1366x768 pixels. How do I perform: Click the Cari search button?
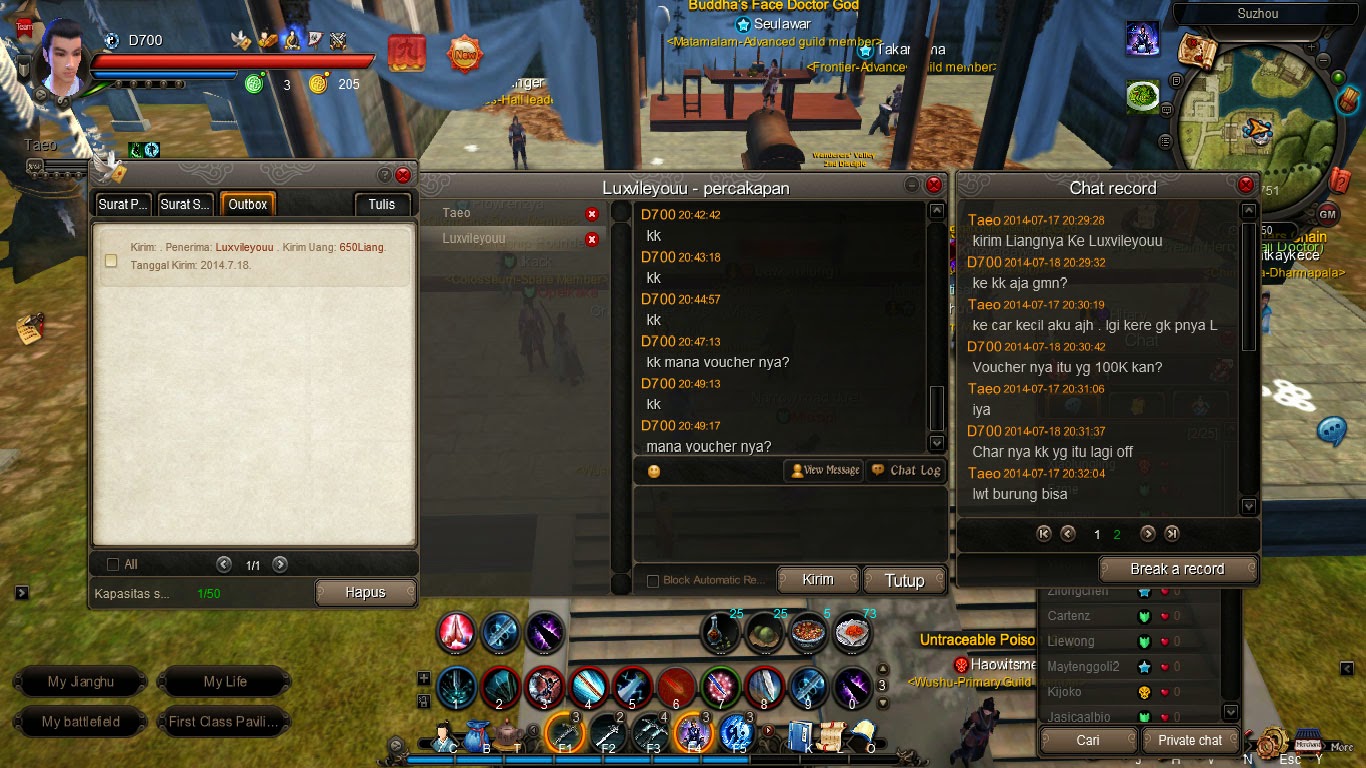click(x=1088, y=740)
